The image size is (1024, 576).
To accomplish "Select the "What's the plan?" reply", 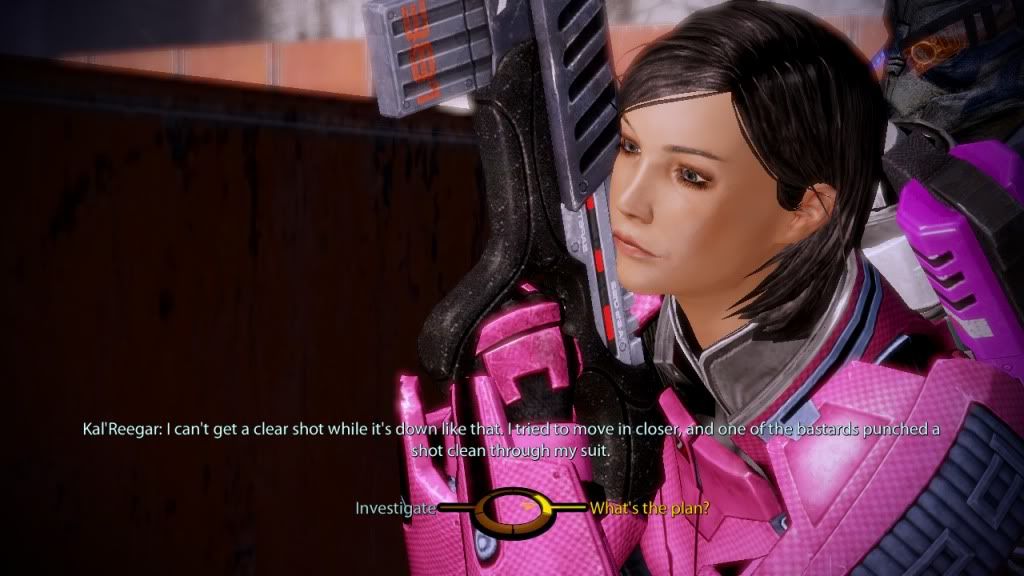I will (650, 508).
